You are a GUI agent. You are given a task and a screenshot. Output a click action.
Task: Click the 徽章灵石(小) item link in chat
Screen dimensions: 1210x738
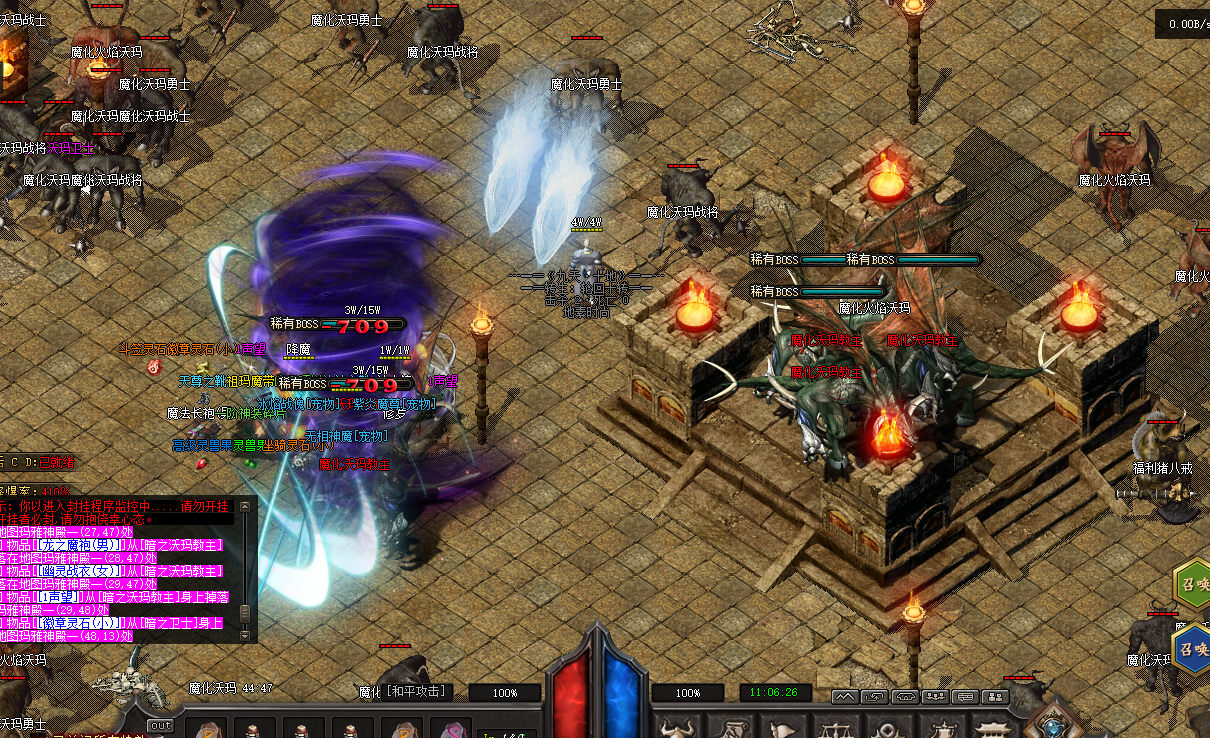click(77, 622)
